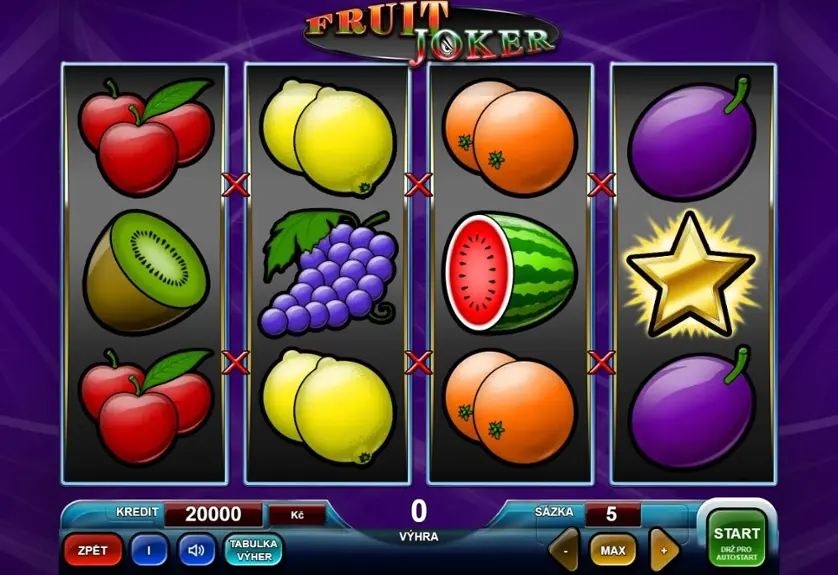Toggle the sound speaker button

coord(196,549)
